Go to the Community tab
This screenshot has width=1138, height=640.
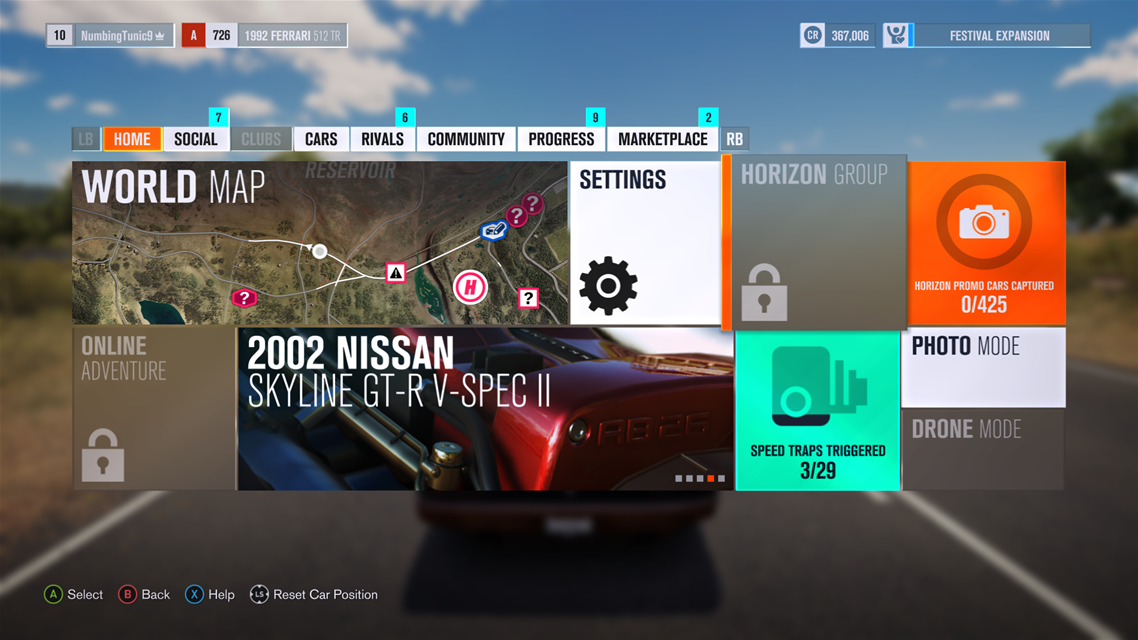click(x=466, y=139)
